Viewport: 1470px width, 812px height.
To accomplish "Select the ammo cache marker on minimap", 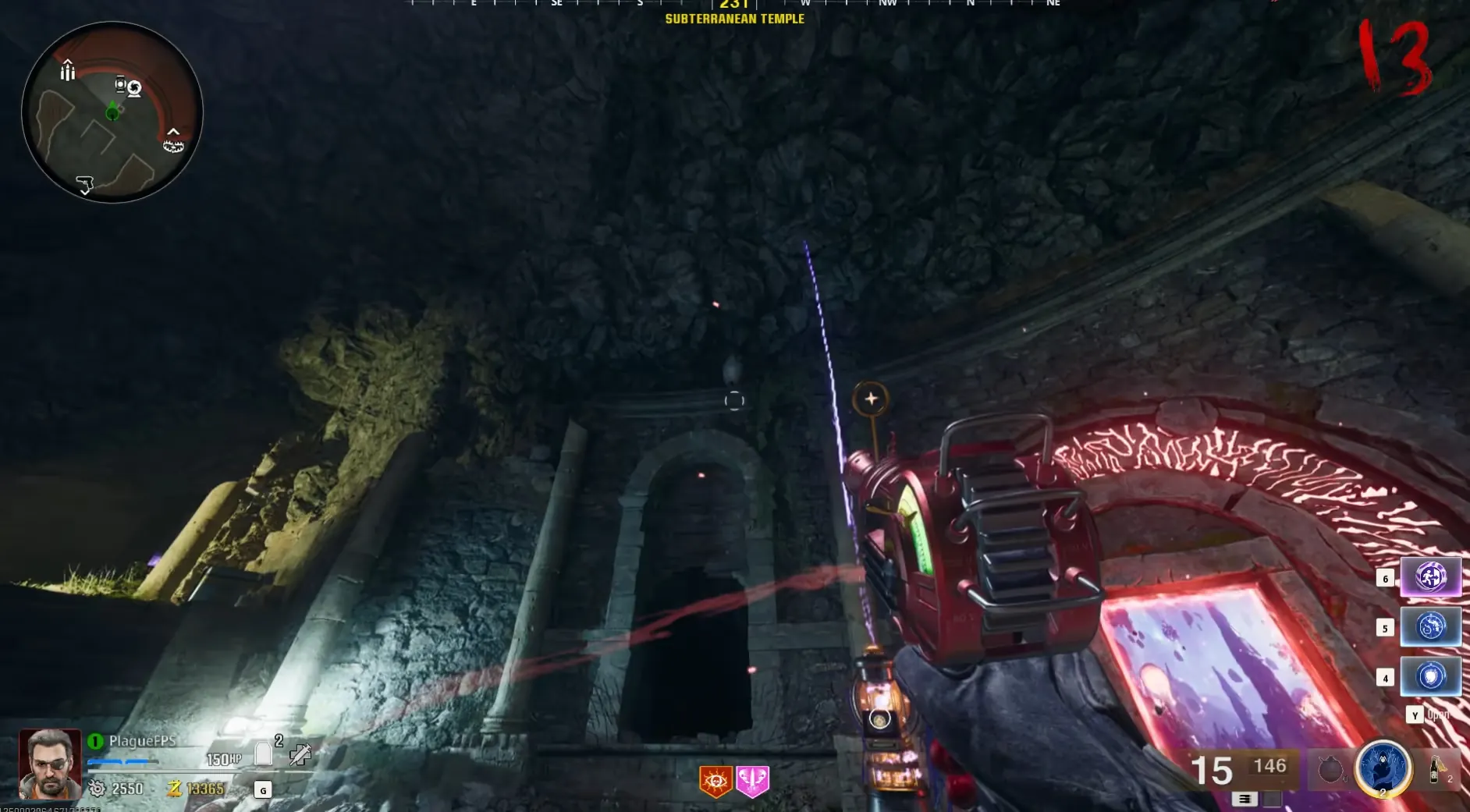I will [x=68, y=71].
